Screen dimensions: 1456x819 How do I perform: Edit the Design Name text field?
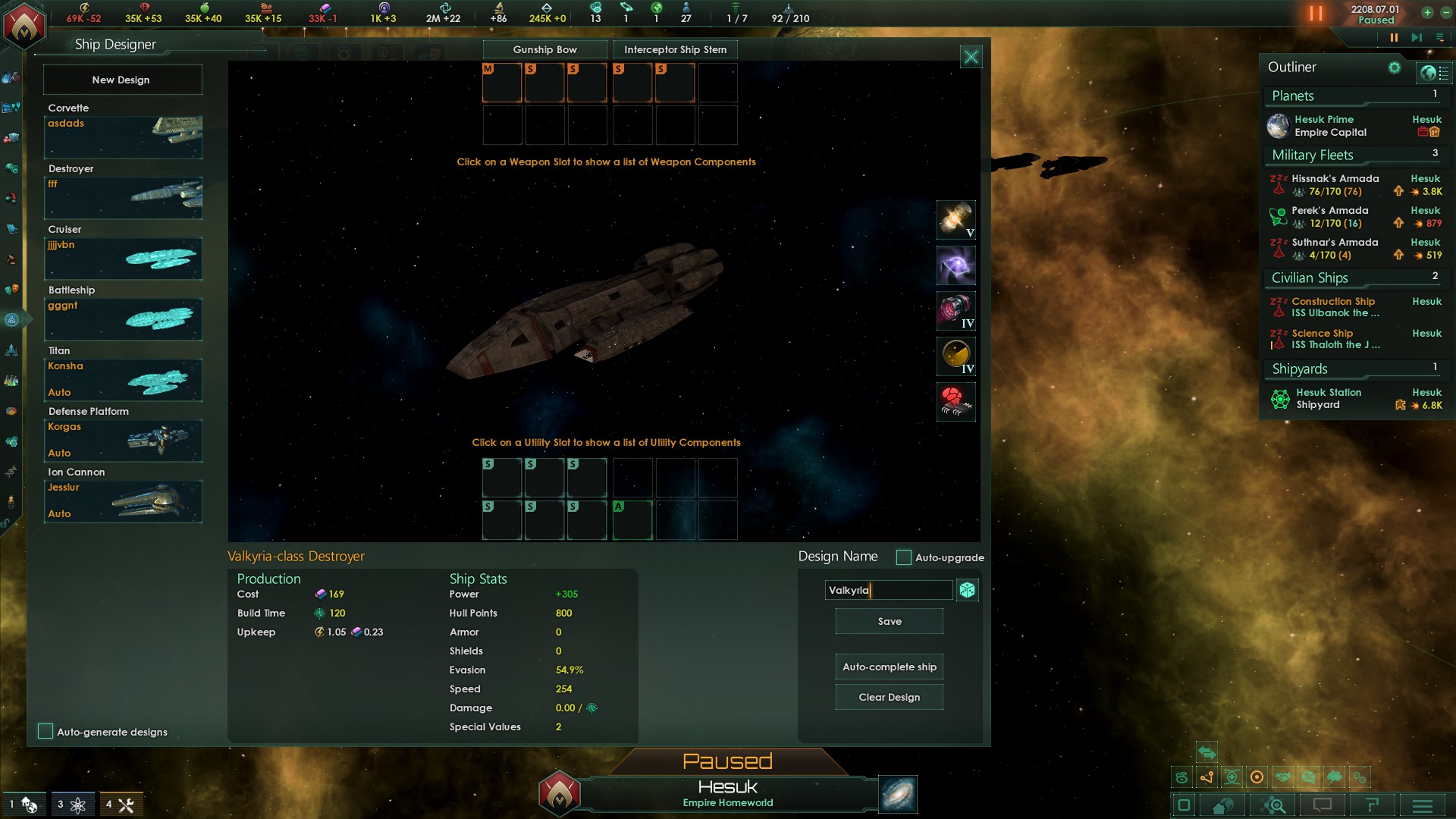[887, 590]
